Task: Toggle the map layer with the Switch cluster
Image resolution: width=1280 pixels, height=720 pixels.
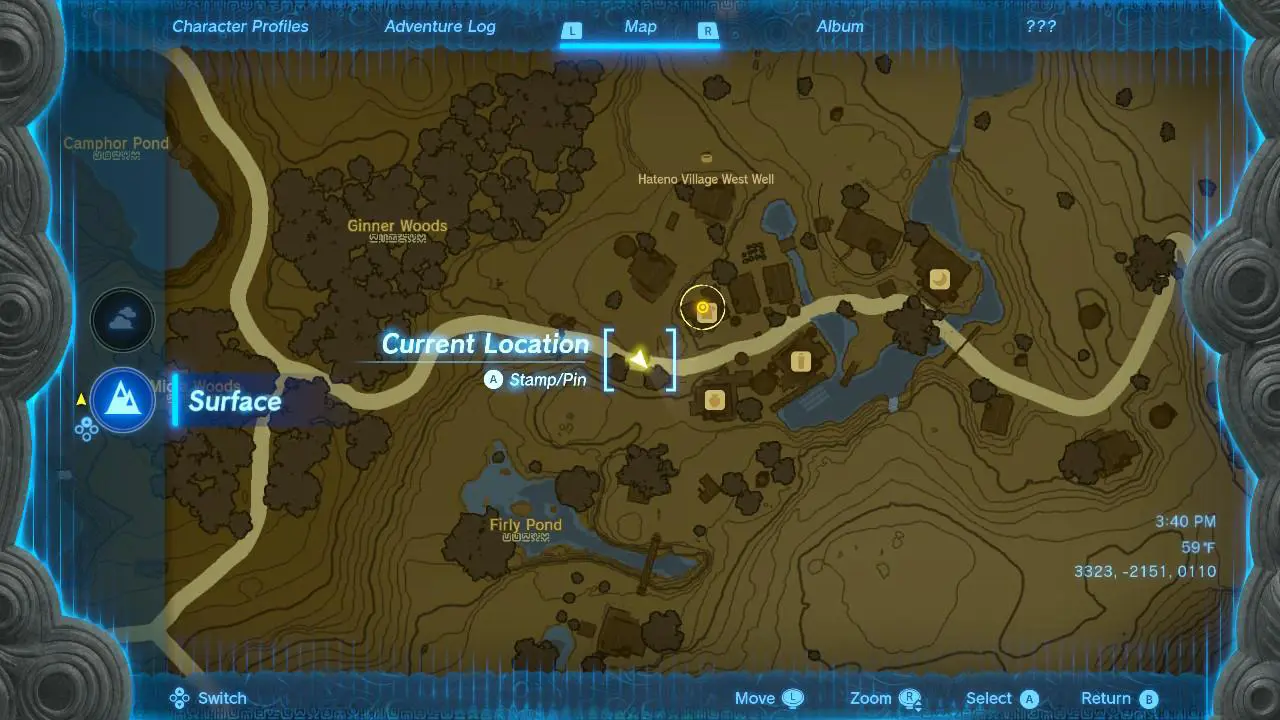Action: pyautogui.click(x=180, y=697)
